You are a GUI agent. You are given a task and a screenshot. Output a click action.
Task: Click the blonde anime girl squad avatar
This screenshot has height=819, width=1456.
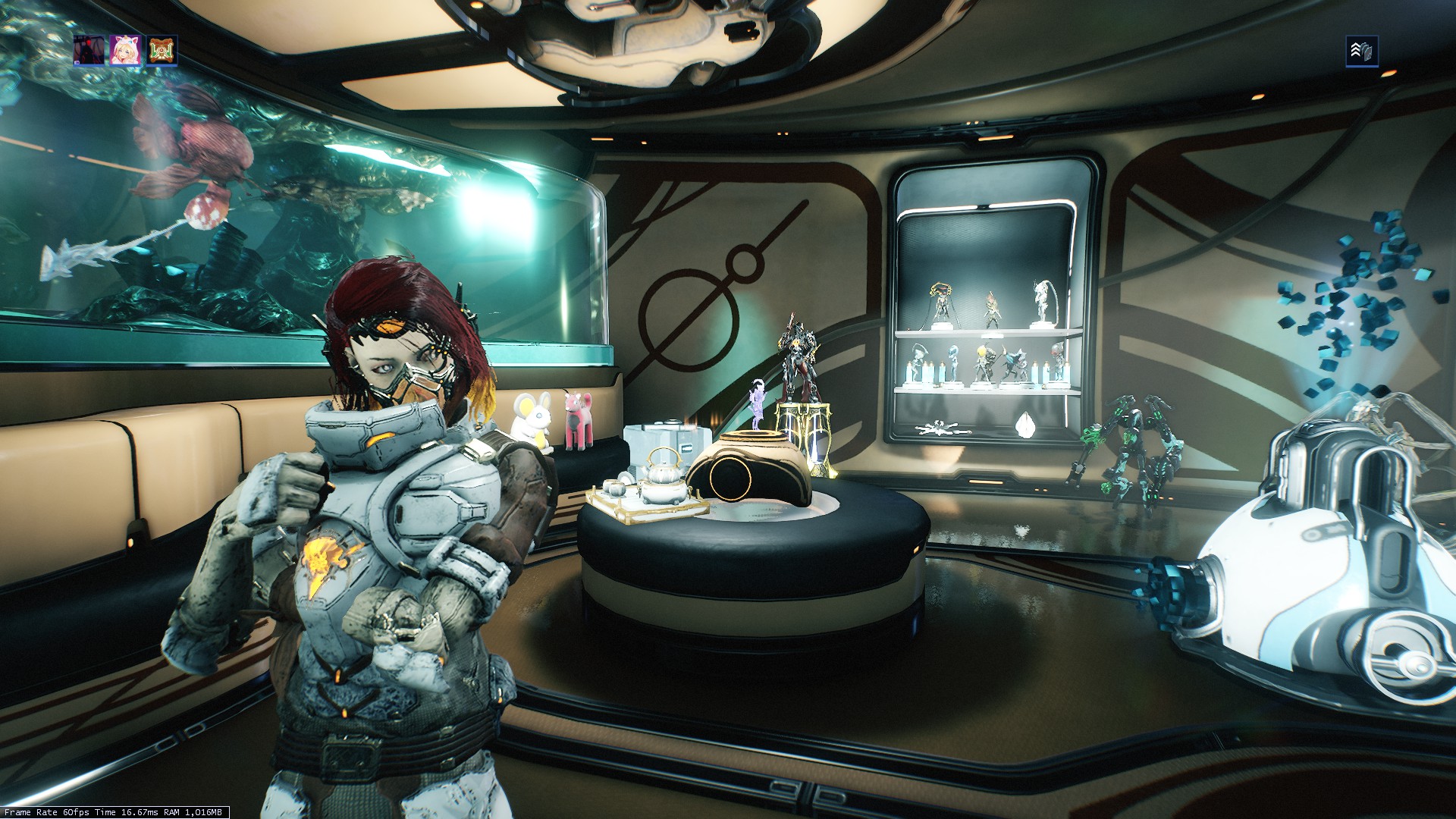pyautogui.click(x=125, y=51)
